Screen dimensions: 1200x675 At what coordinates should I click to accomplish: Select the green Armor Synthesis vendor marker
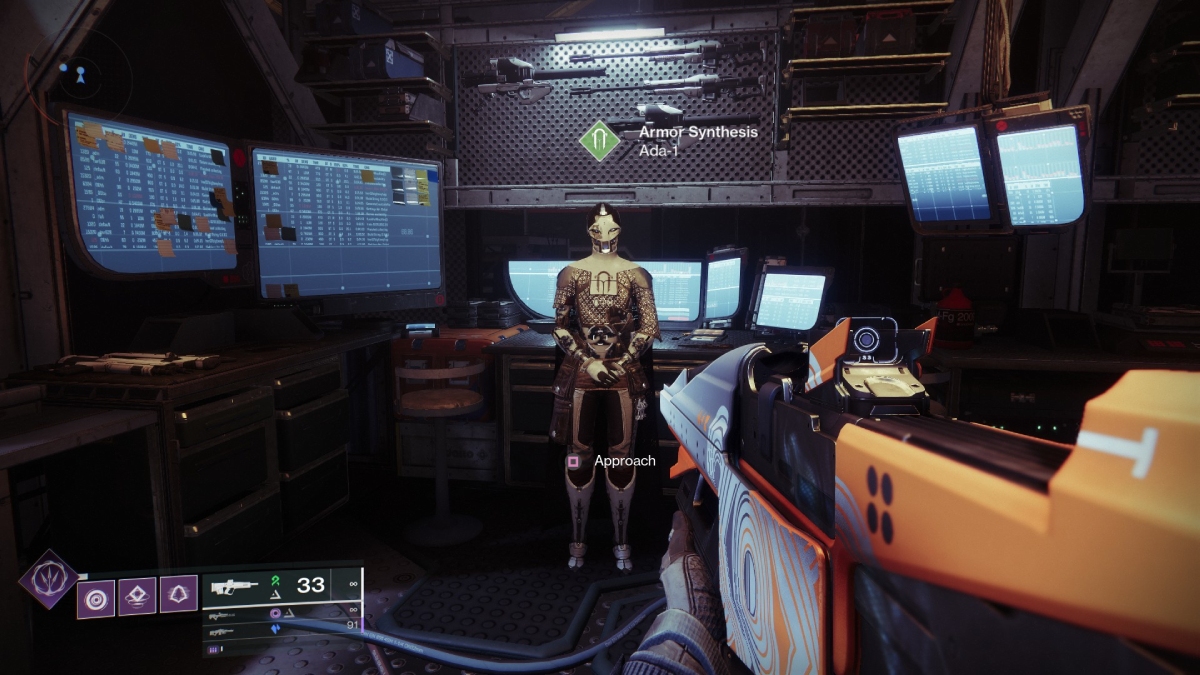[x=601, y=141]
